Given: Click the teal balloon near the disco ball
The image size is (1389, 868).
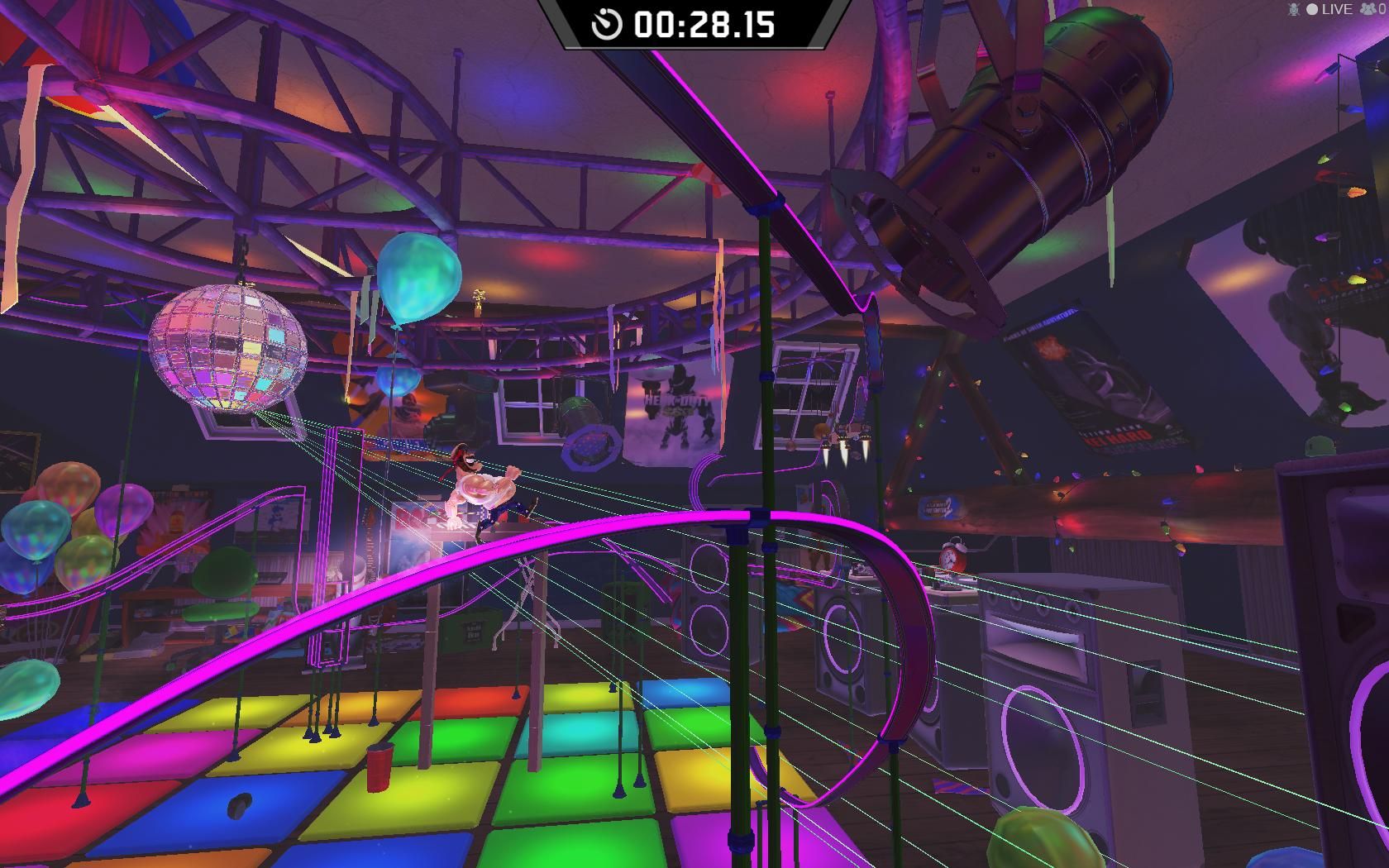Looking at the screenshot, I should 418,281.
